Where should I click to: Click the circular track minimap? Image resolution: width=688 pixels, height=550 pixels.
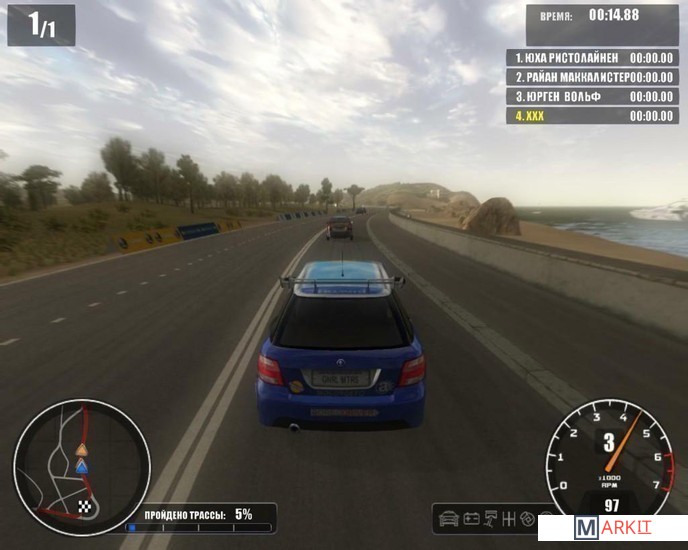coord(81,467)
